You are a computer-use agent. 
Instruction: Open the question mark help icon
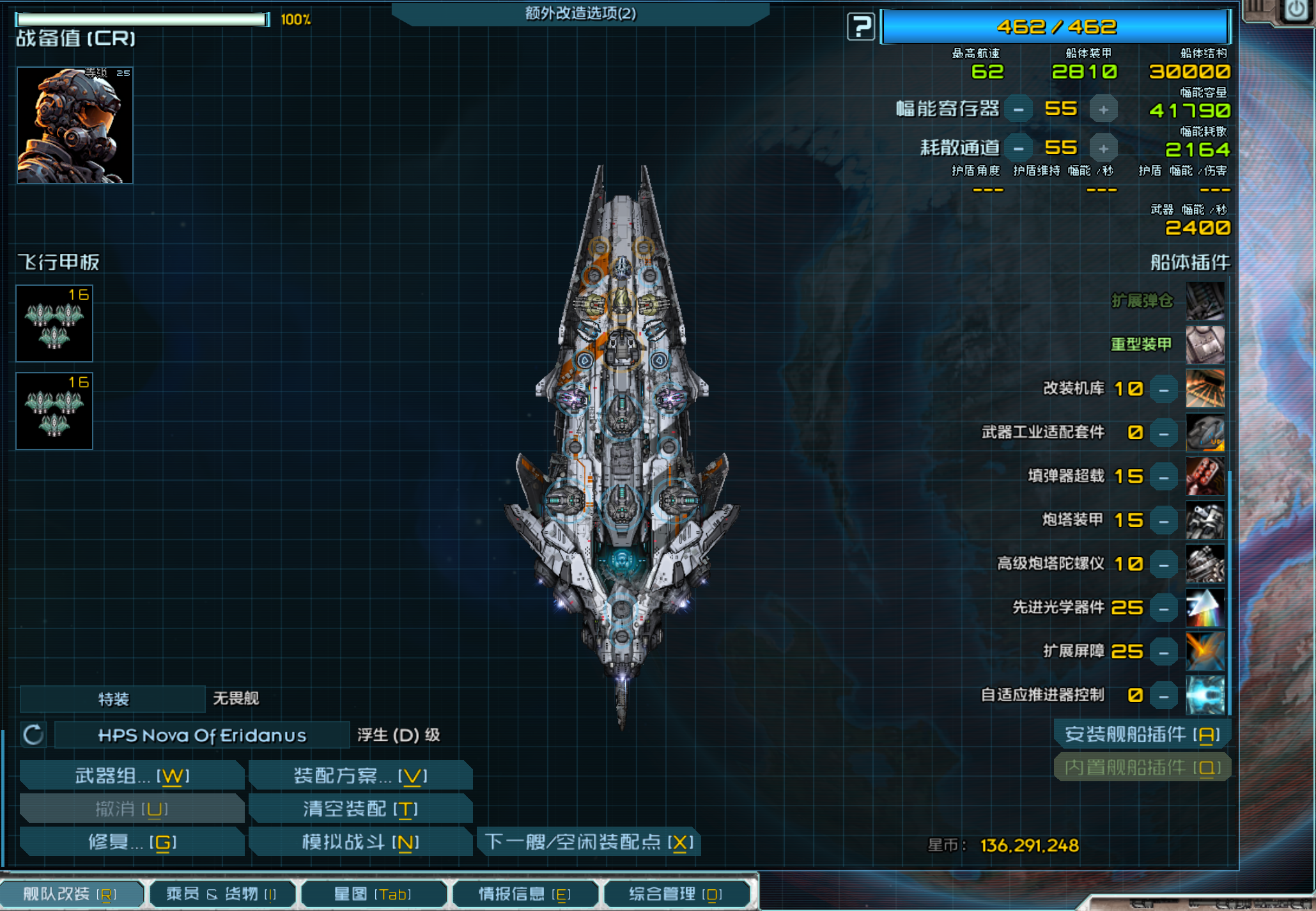pyautogui.click(x=860, y=27)
